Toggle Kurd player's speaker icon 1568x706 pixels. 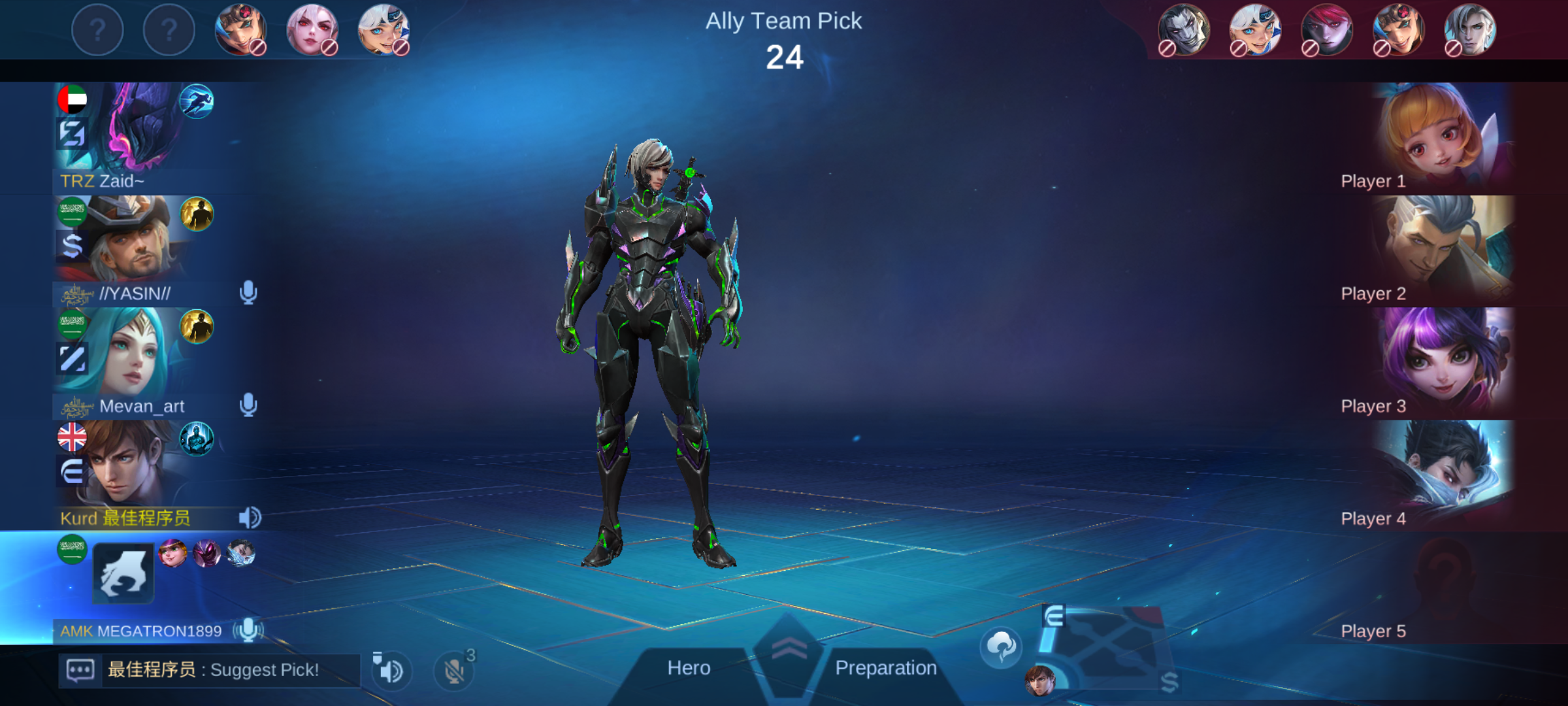[249, 518]
